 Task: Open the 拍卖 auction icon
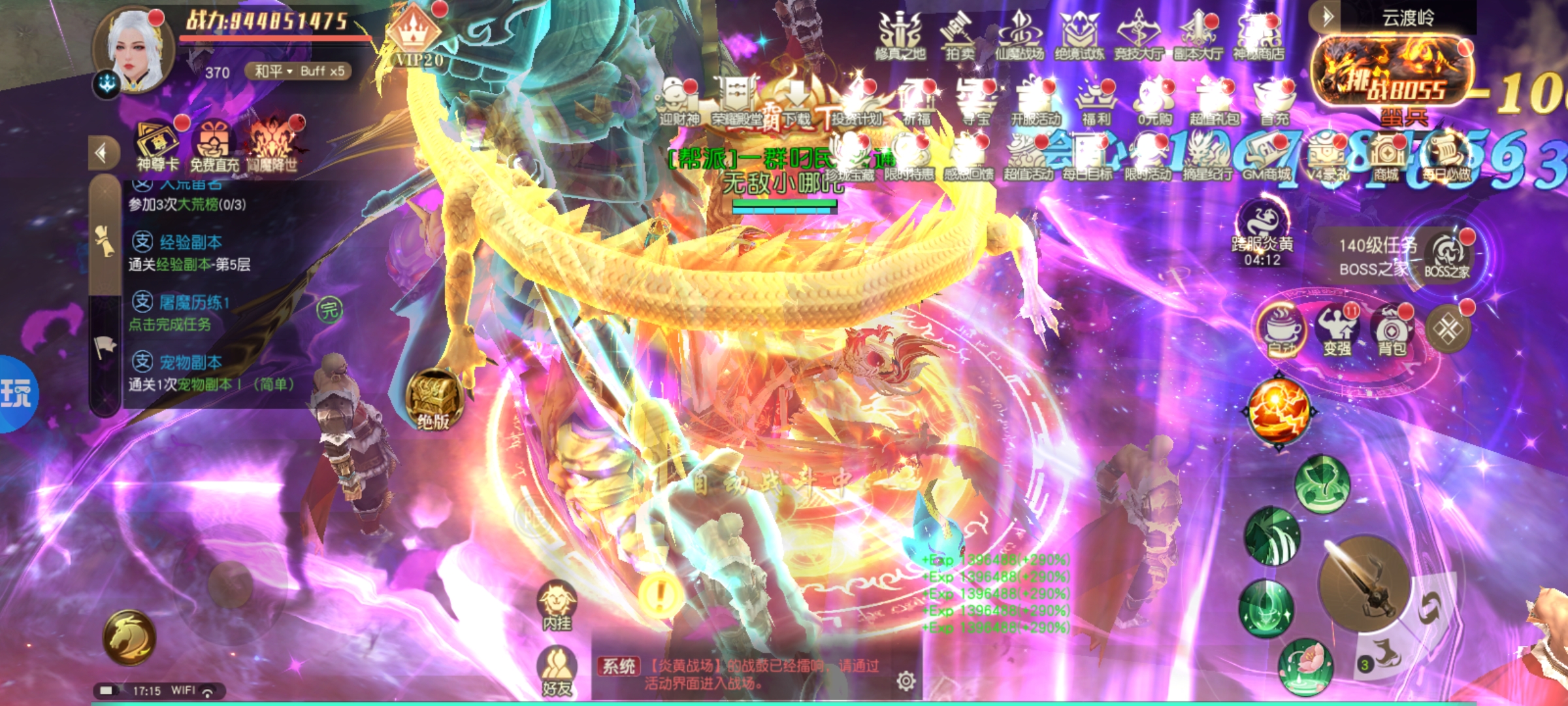coord(959,37)
